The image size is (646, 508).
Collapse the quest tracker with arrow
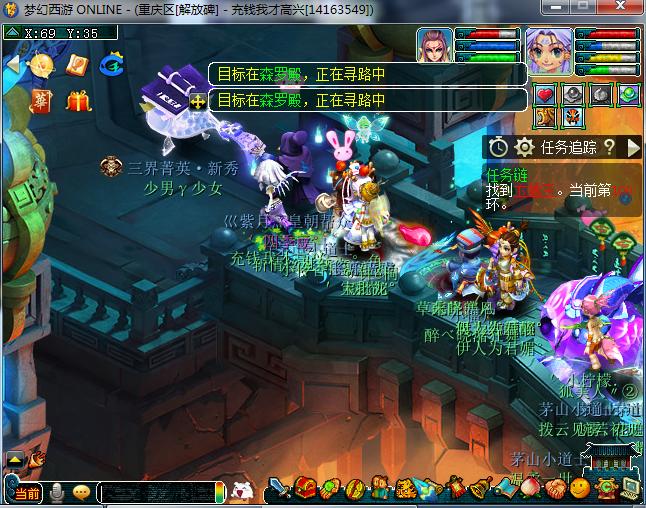[632, 147]
